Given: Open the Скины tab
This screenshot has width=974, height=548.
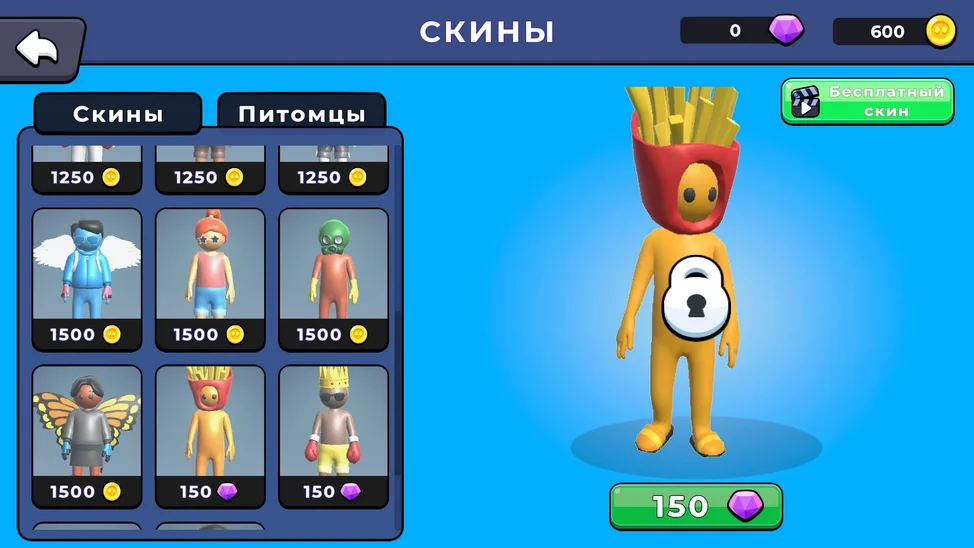Looking at the screenshot, I should [x=118, y=114].
